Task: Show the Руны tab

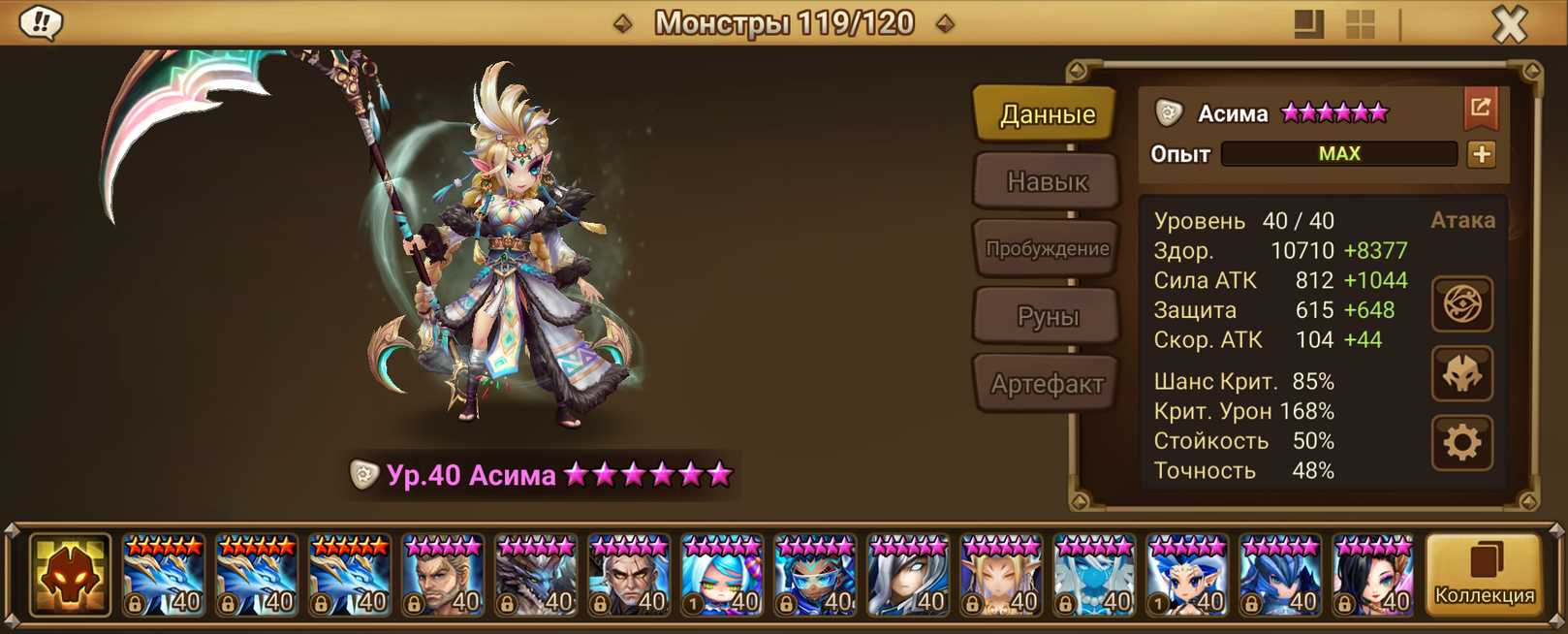Action: [x=1047, y=316]
